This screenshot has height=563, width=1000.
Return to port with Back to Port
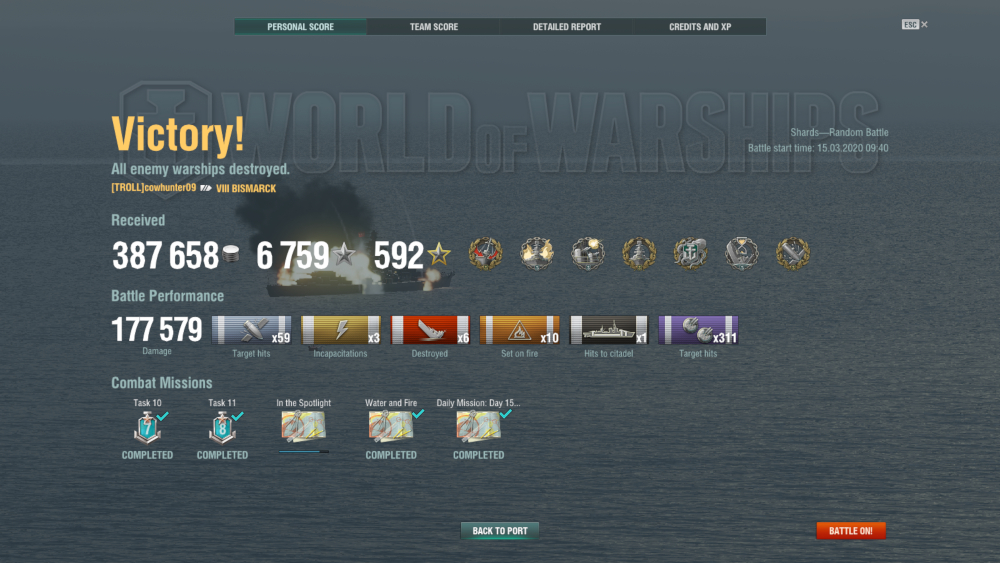coord(500,531)
